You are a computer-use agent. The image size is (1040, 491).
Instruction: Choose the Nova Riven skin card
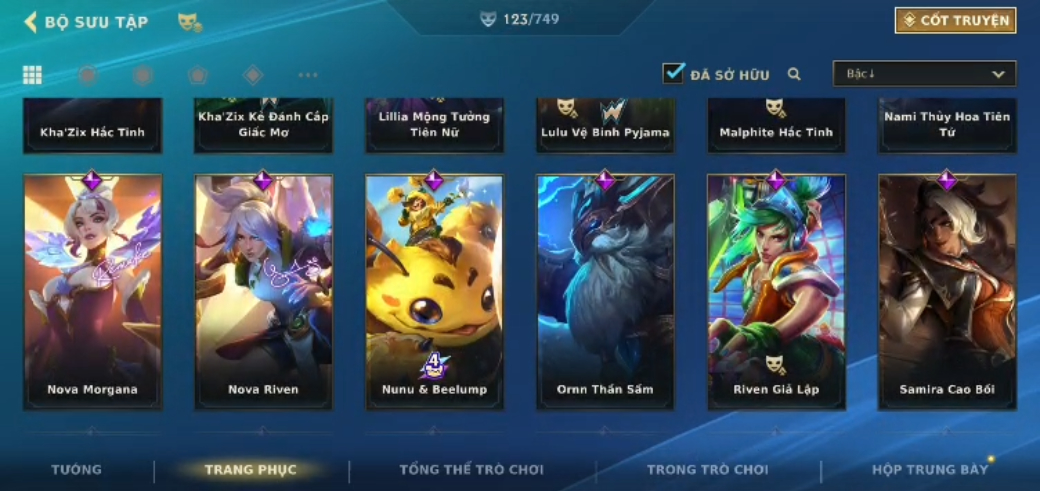(263, 291)
